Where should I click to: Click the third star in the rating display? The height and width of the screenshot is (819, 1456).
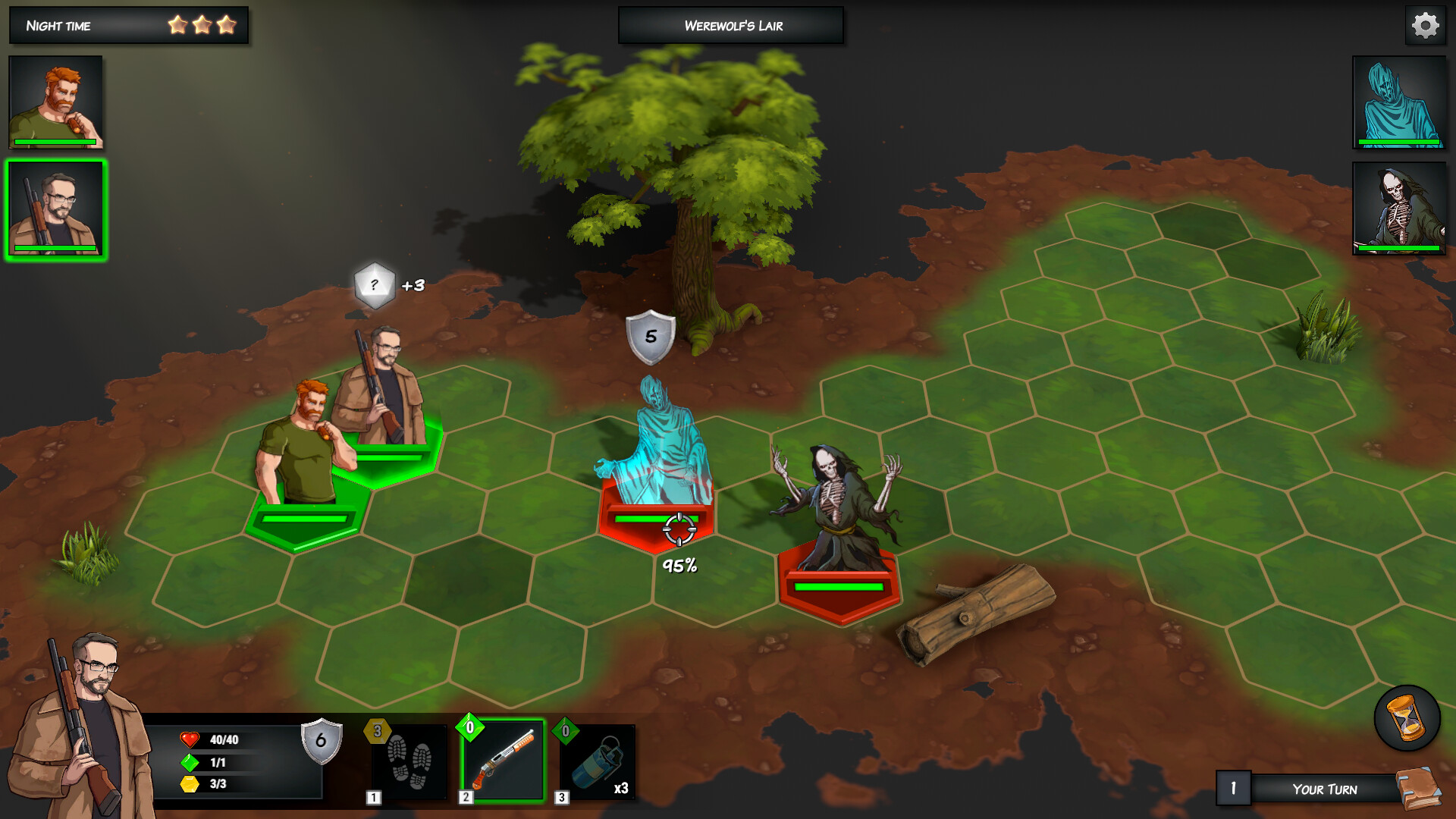click(227, 24)
